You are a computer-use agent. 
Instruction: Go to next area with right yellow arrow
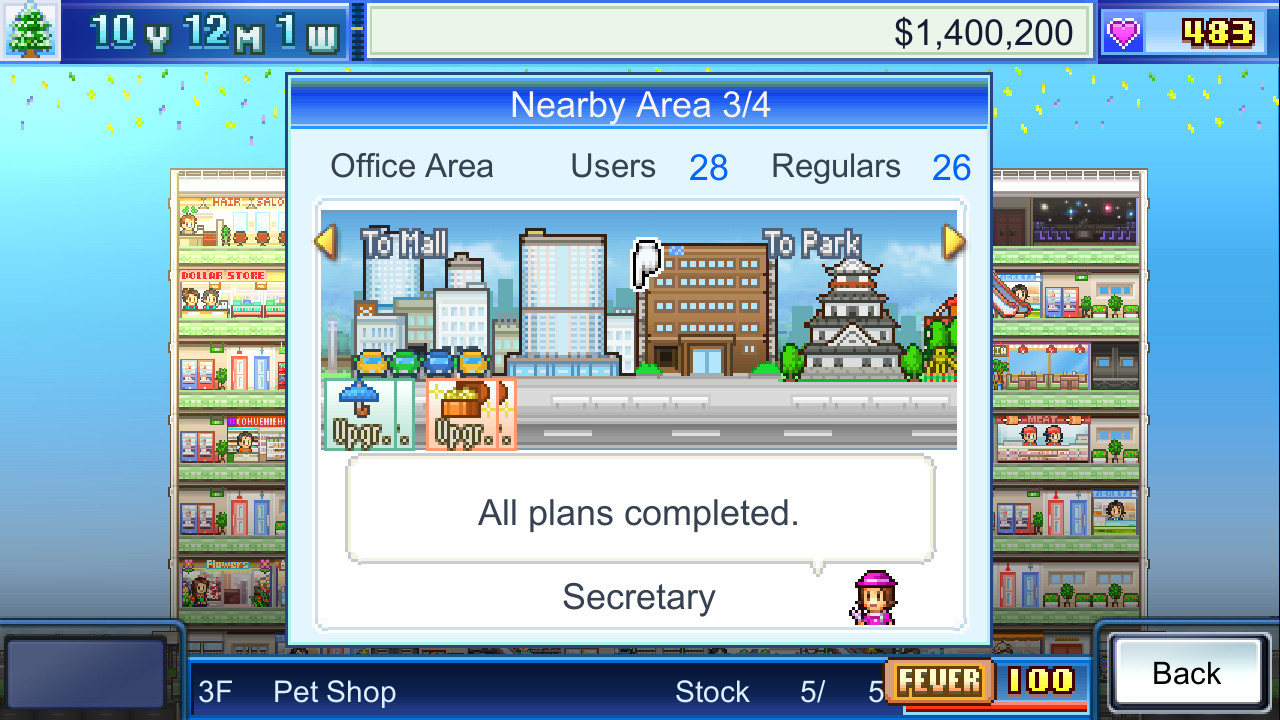953,243
